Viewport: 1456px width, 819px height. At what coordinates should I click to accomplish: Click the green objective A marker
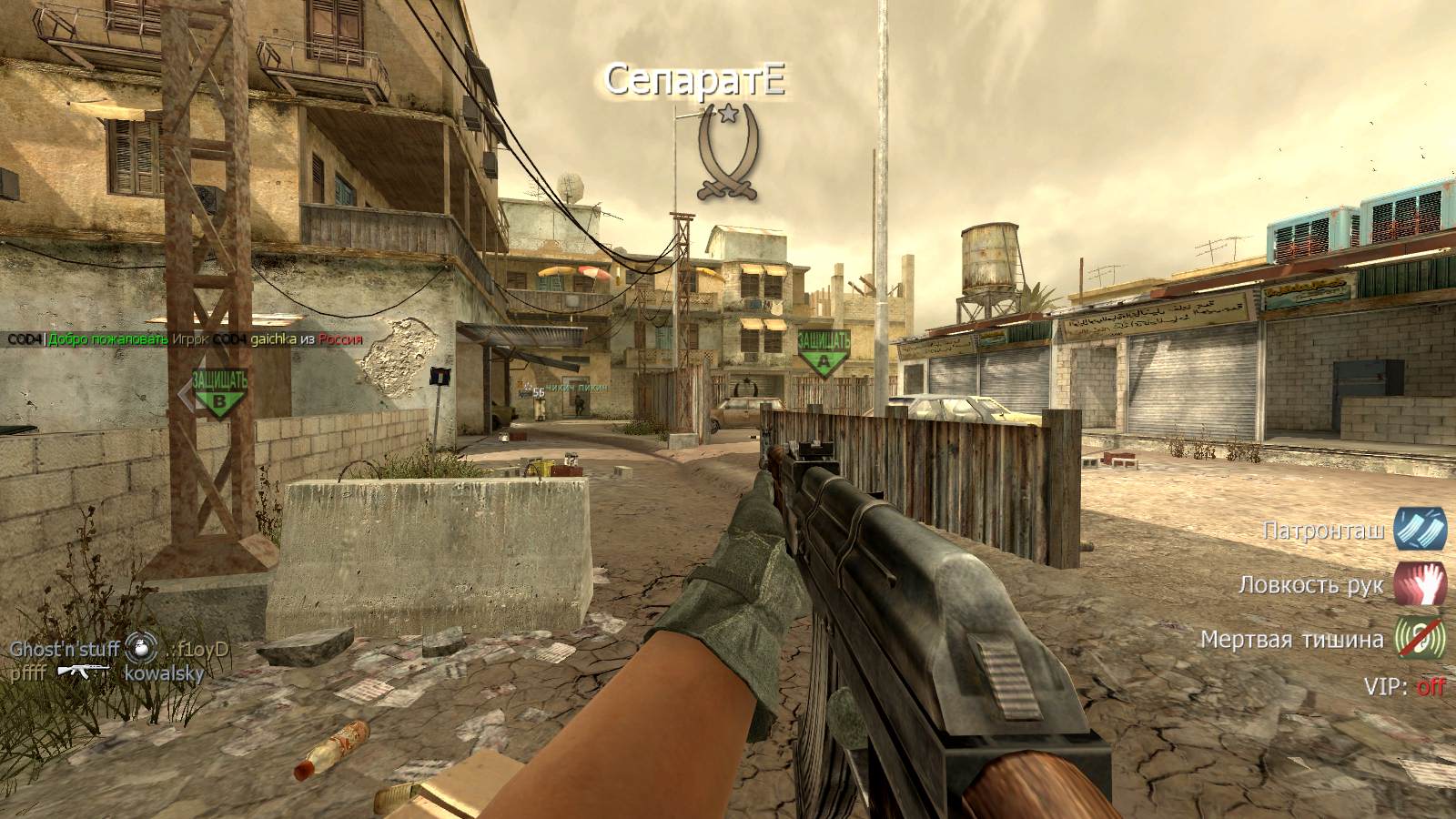click(x=824, y=353)
